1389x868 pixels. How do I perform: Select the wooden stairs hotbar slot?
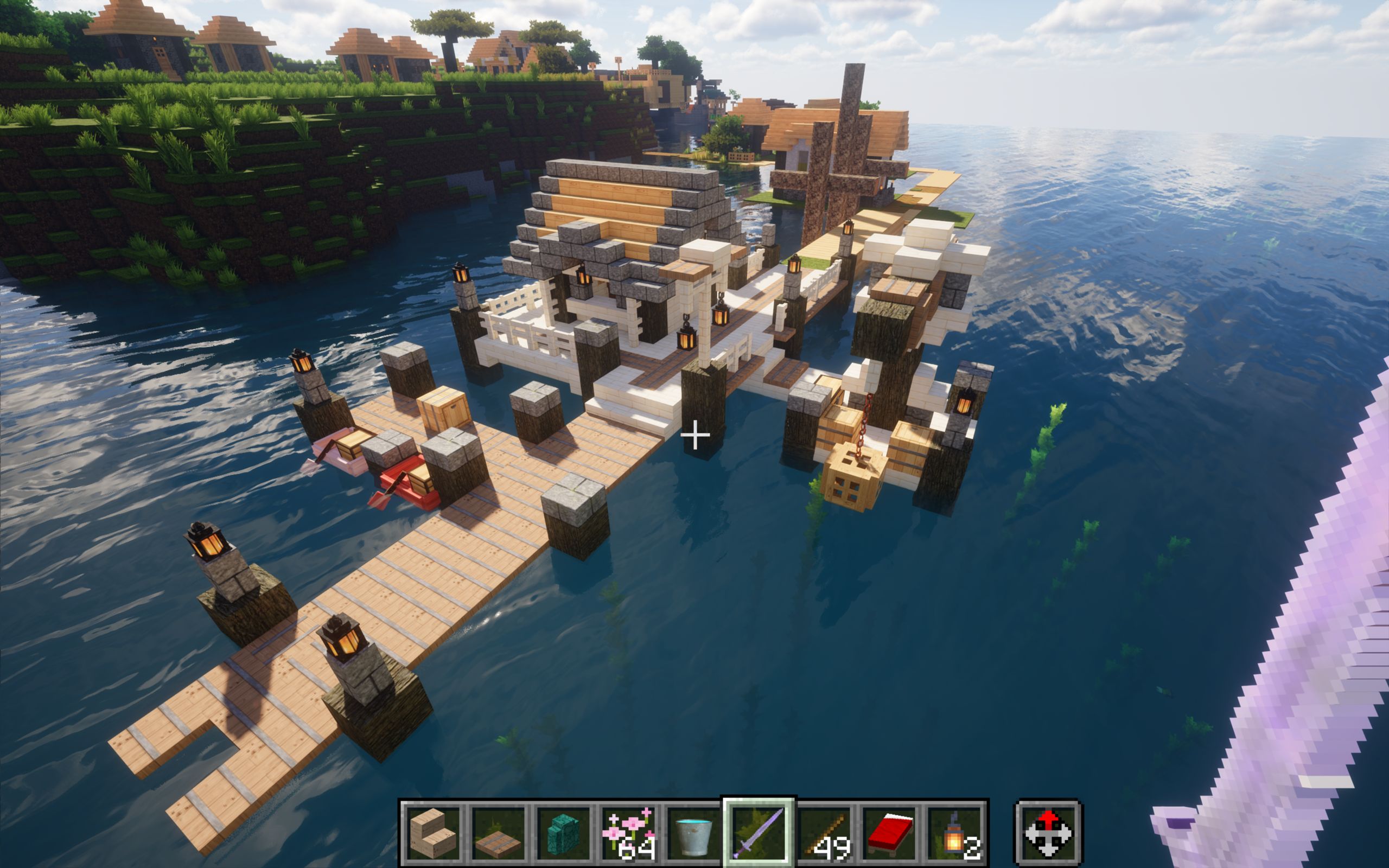click(433, 833)
